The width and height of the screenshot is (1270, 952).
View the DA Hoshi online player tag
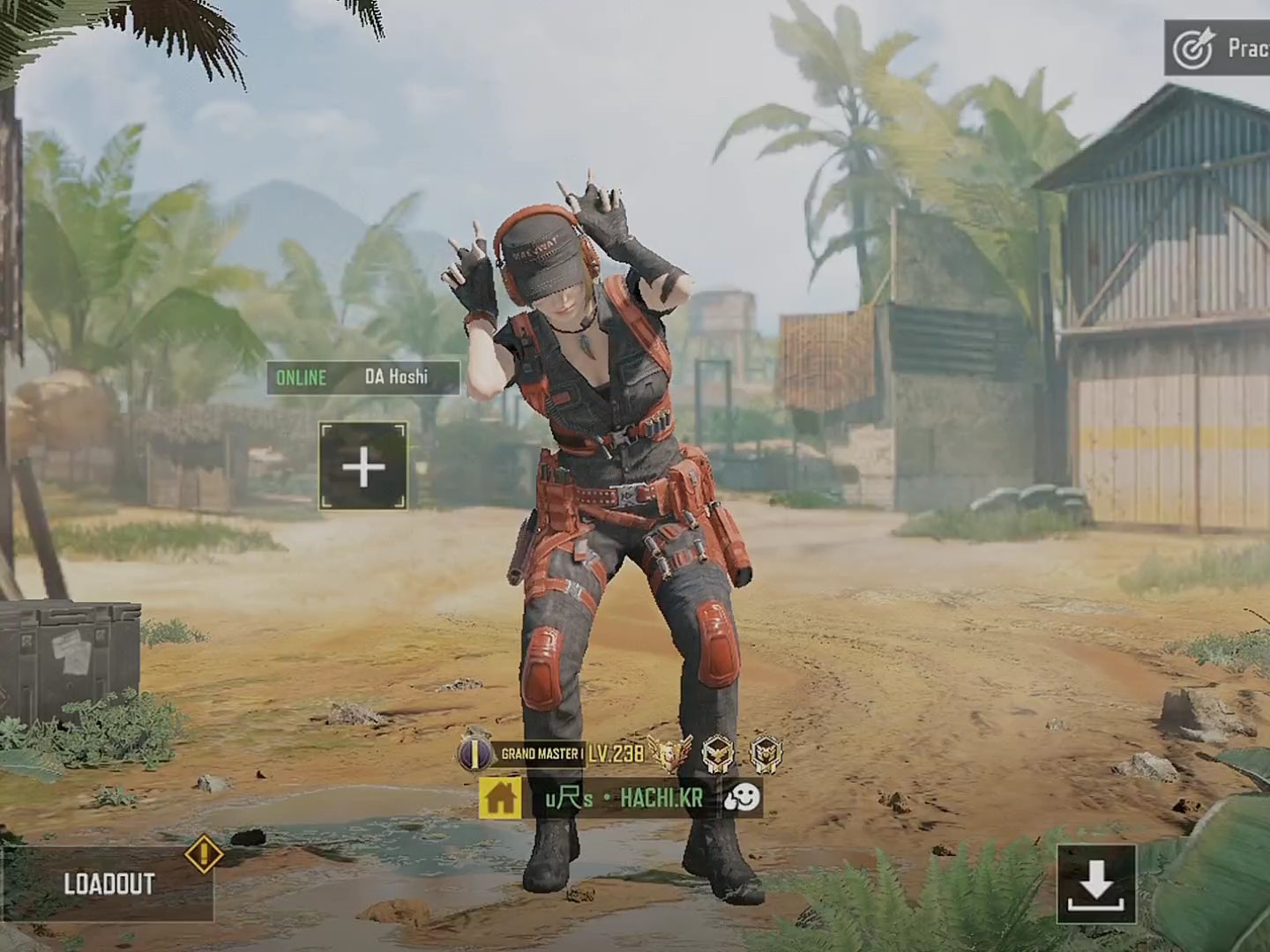(x=363, y=377)
